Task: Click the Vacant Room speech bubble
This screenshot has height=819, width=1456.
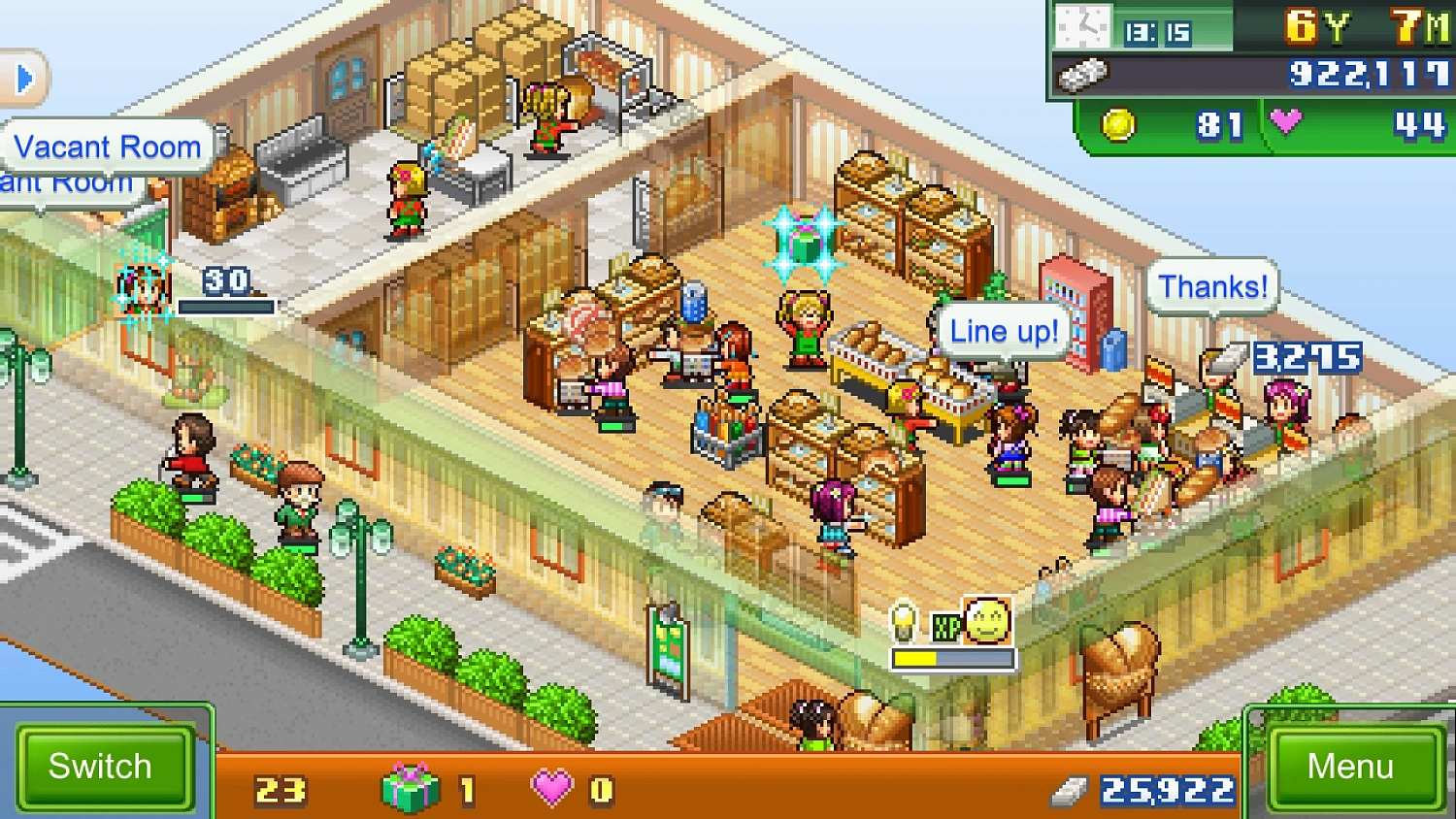Action: coord(107,147)
